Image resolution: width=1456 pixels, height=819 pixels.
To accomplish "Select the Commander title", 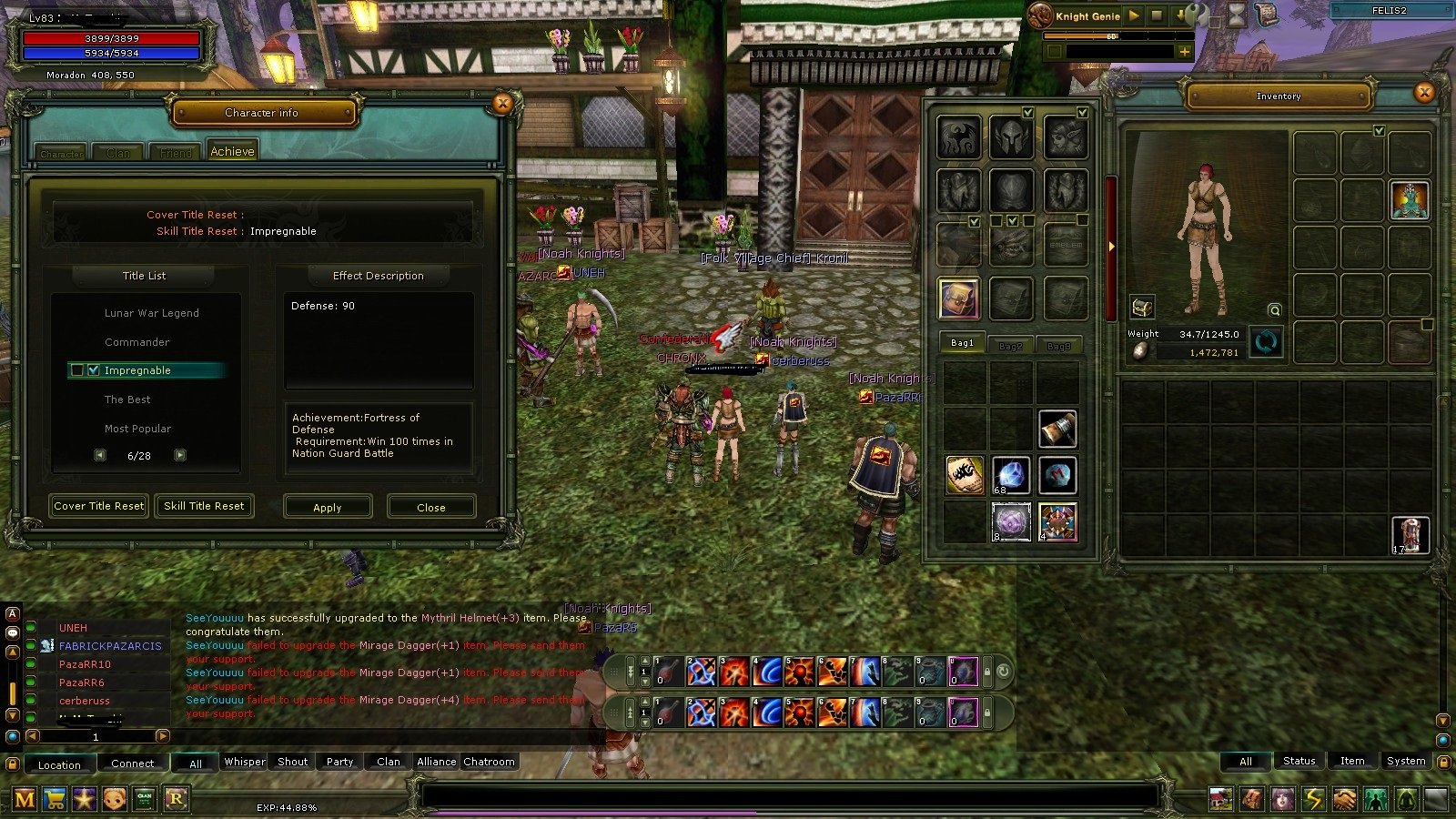I will (136, 342).
